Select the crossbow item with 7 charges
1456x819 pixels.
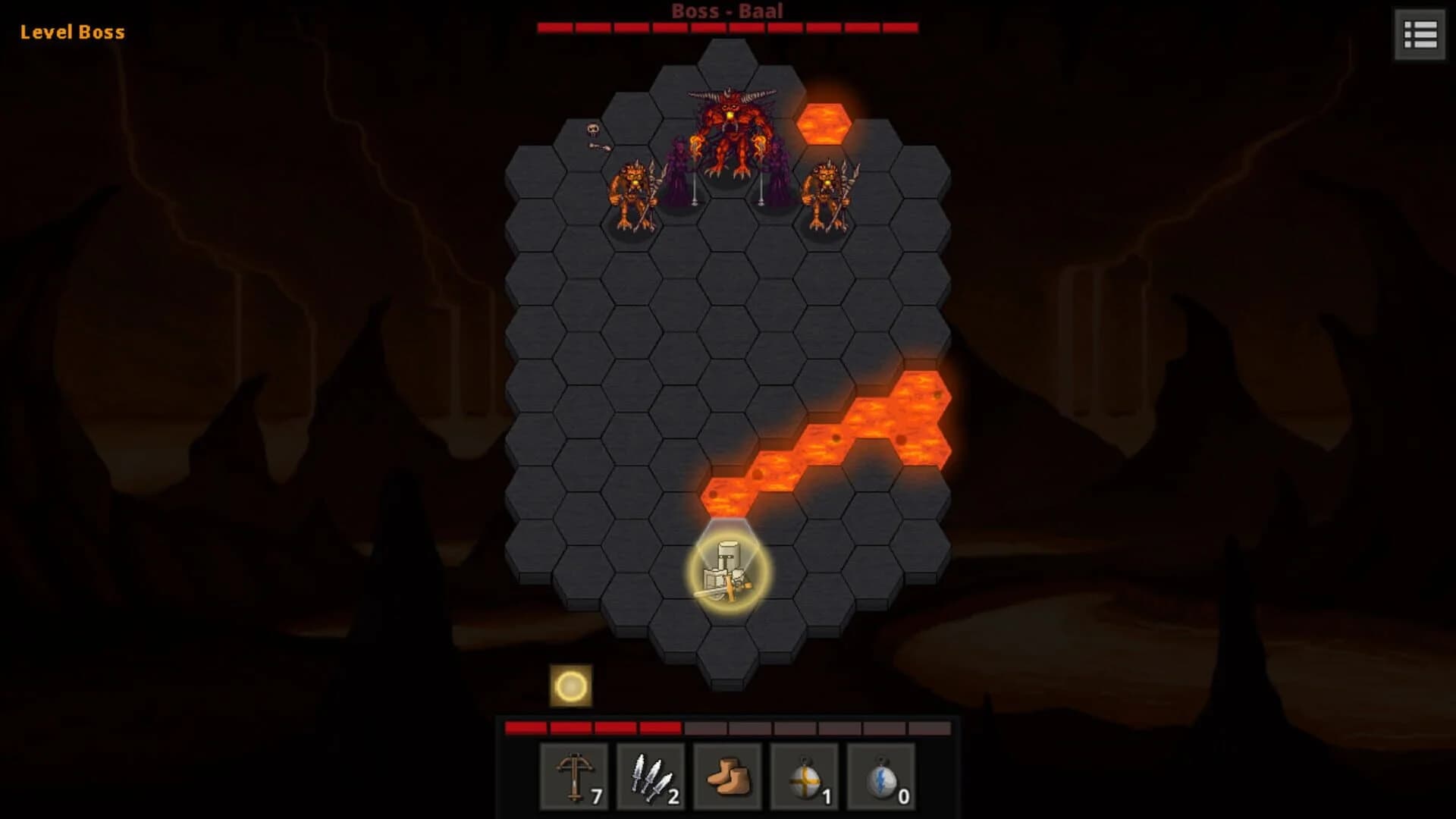[574, 777]
